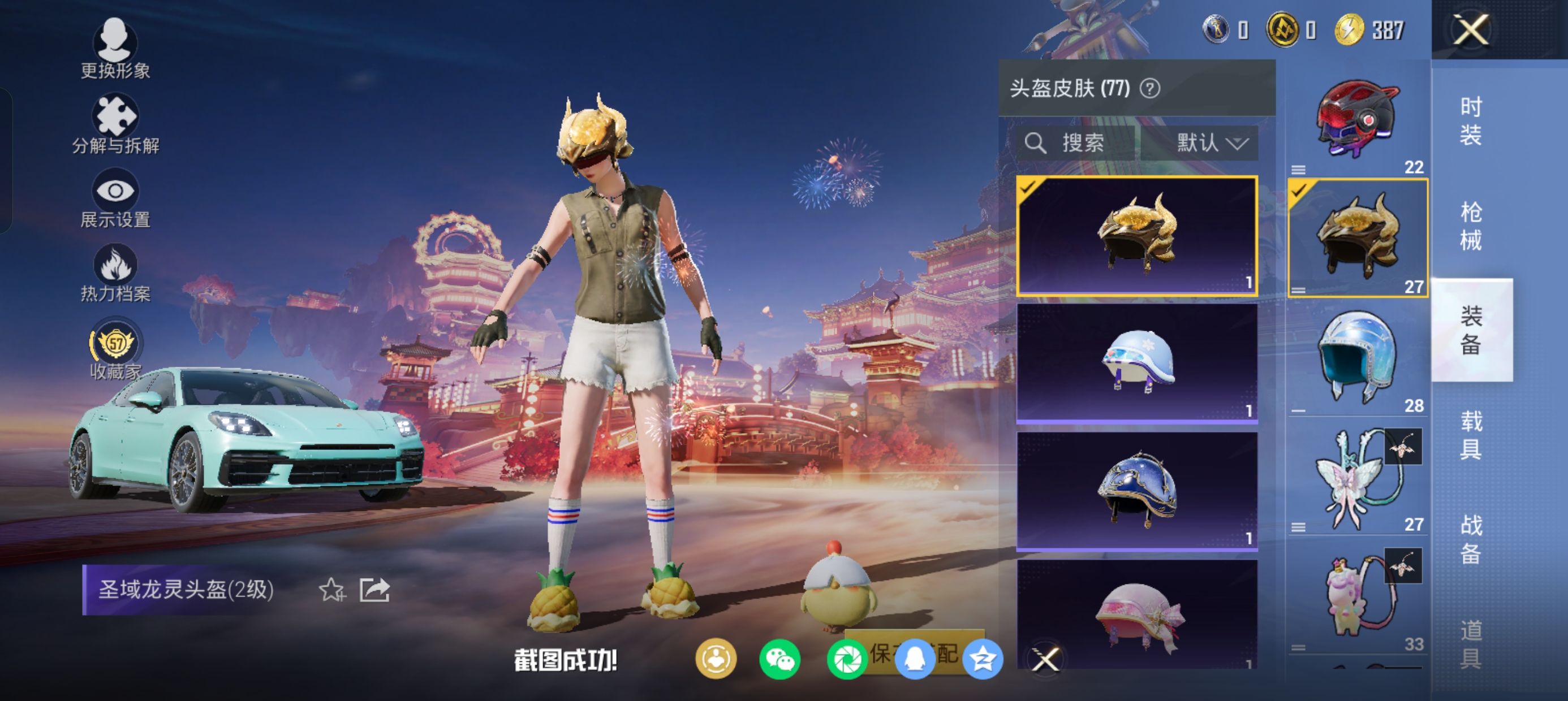Open the 热力档案 heat archive
This screenshot has height=701, width=1568.
coord(115,273)
